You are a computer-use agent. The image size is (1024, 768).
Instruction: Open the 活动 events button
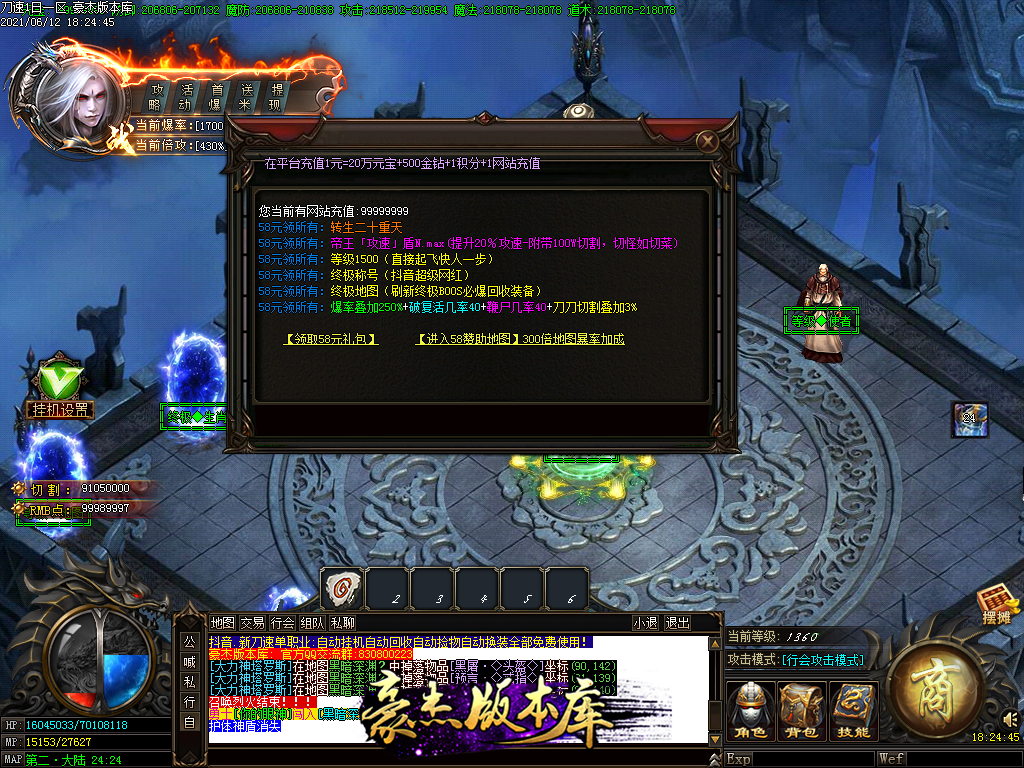click(185, 96)
